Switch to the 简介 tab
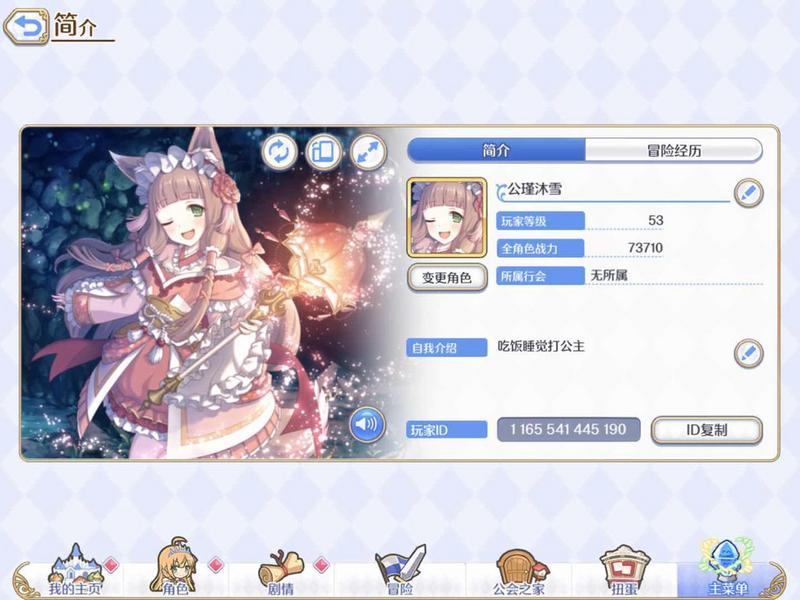Viewport: 800px width, 600px height. click(x=496, y=150)
